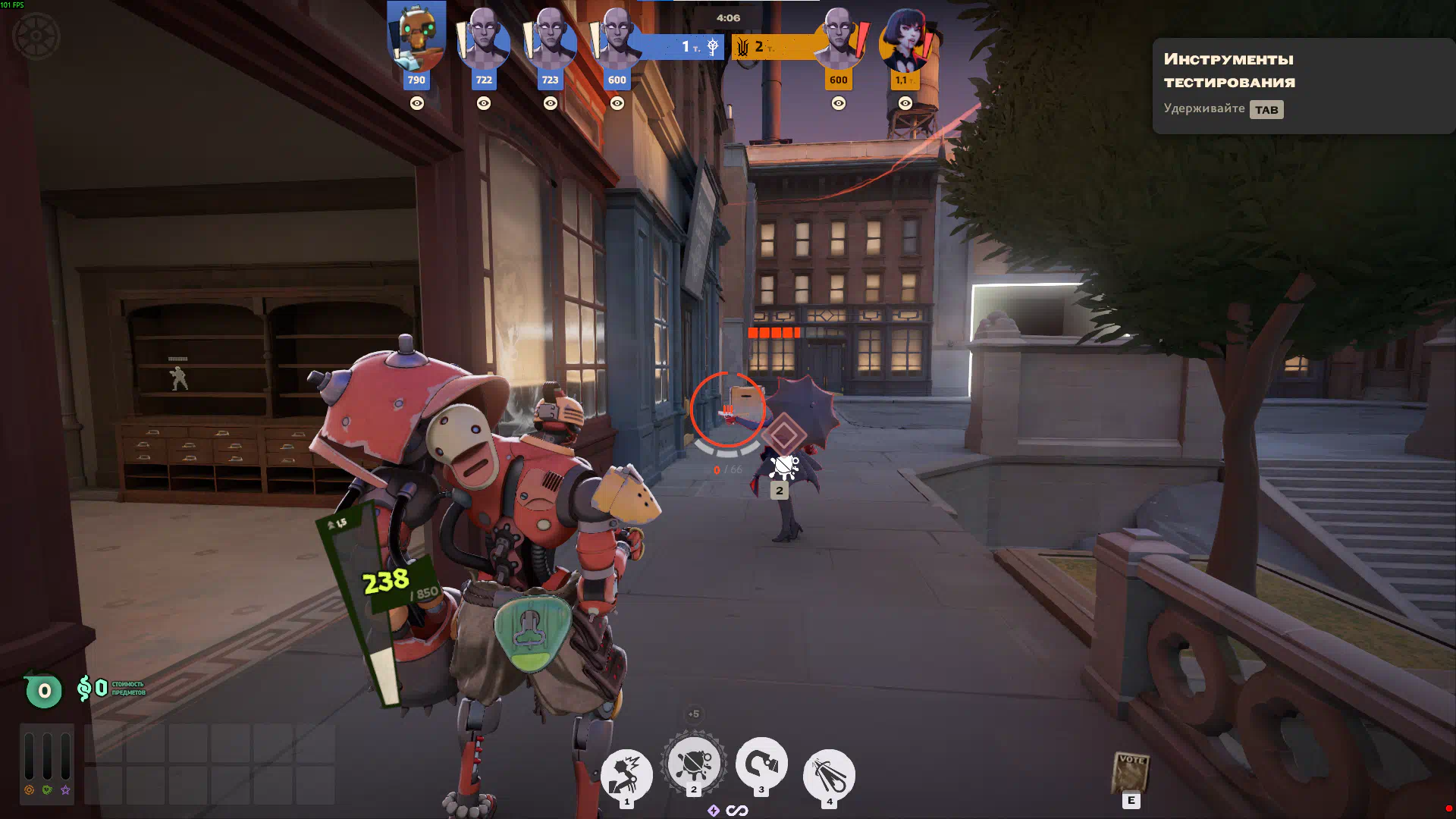Activate ability 4 with the spray cone icon

click(x=829, y=773)
